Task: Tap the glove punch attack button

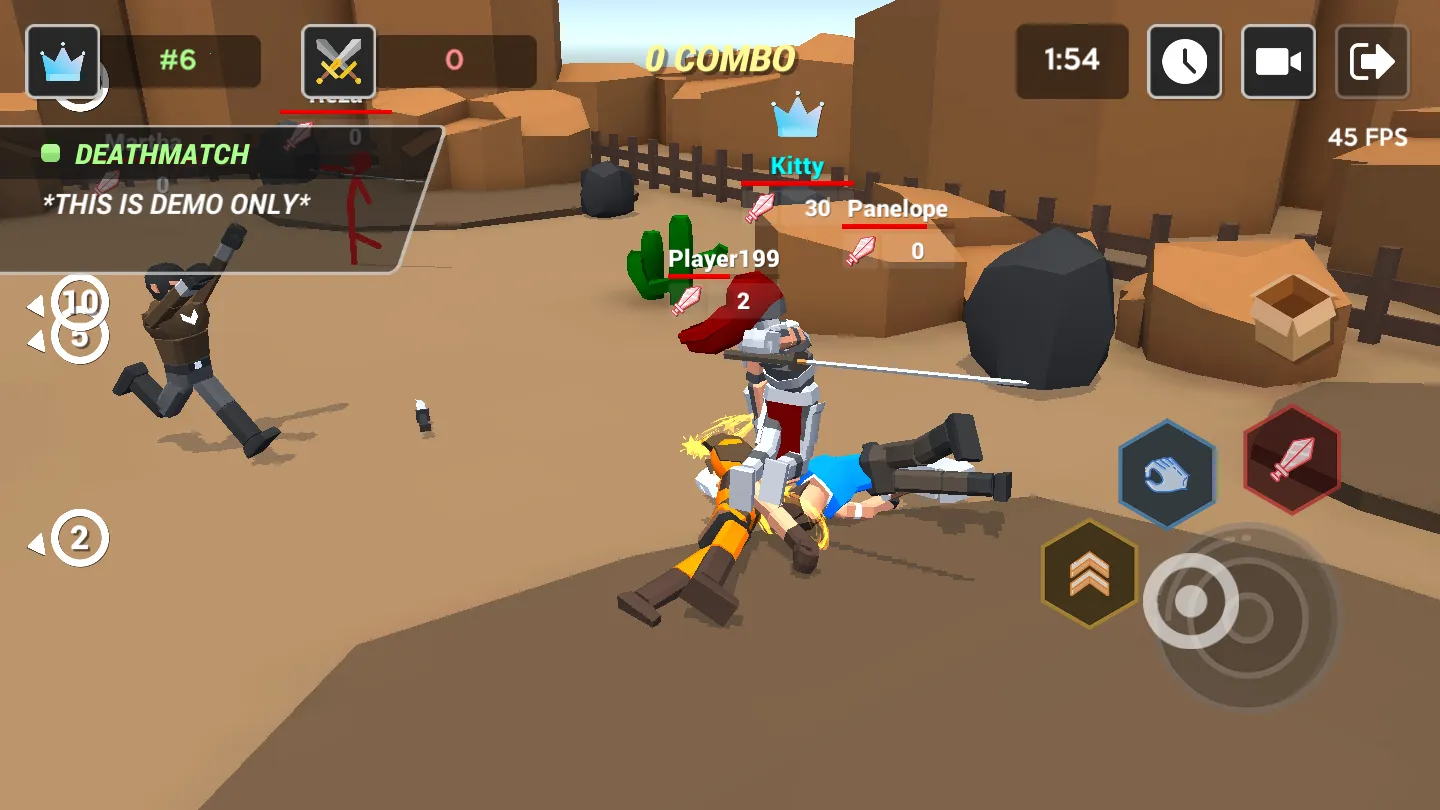Action: (1166, 472)
